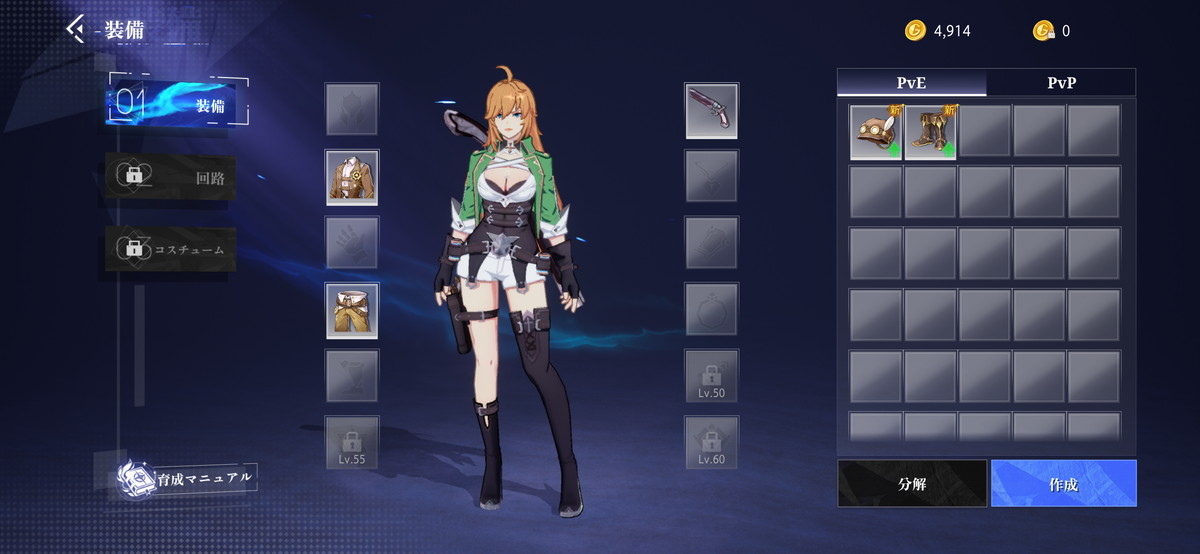Click the locked Lv.55 equipment slot
Image resolution: width=1200 pixels, height=554 pixels.
(352, 442)
